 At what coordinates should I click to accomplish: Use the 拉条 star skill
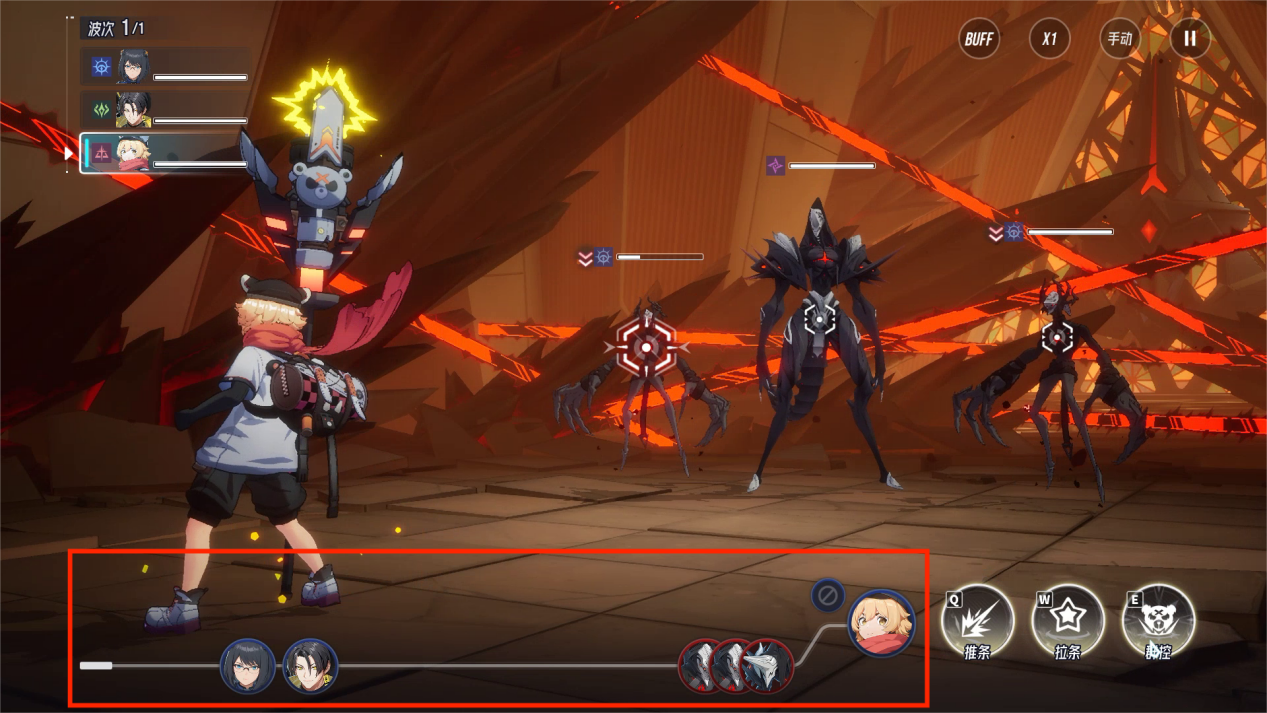[1067, 620]
